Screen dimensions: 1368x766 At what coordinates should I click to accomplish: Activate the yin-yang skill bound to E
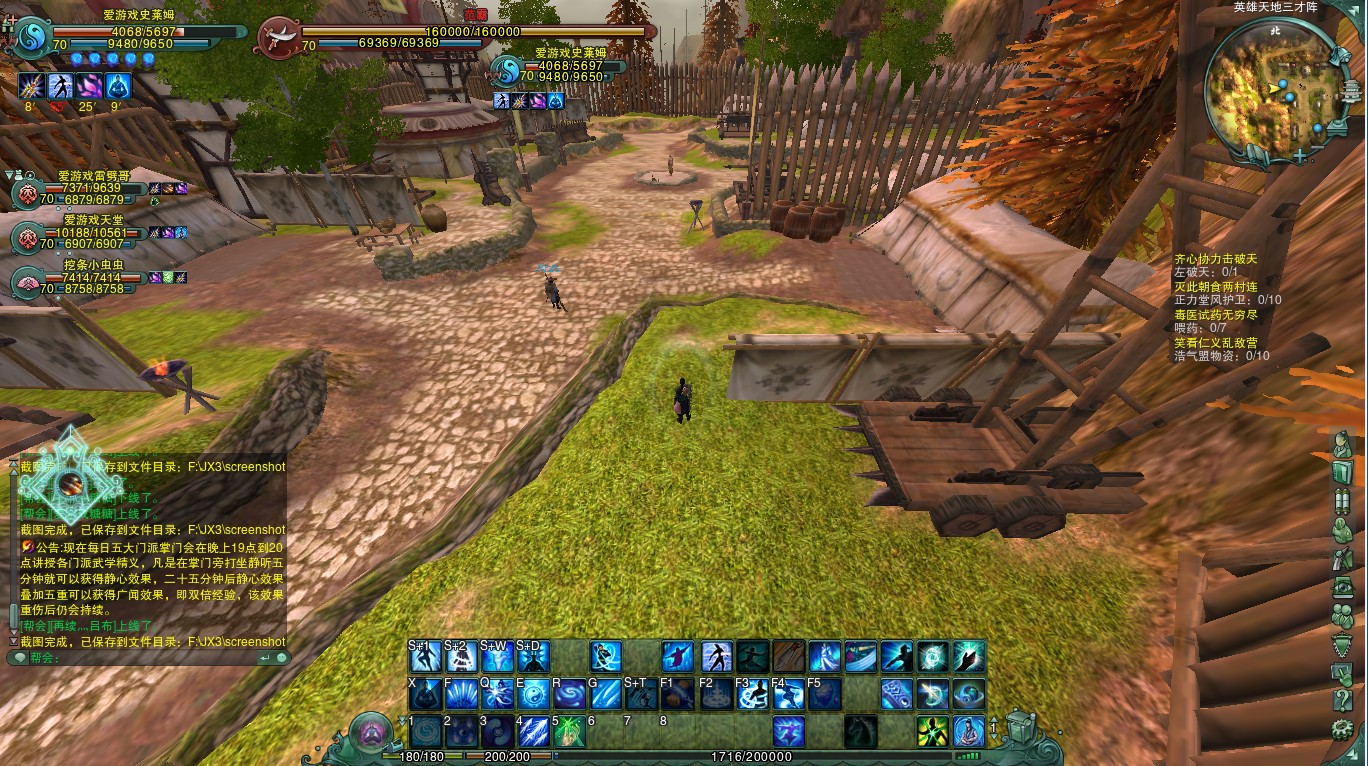[533, 694]
